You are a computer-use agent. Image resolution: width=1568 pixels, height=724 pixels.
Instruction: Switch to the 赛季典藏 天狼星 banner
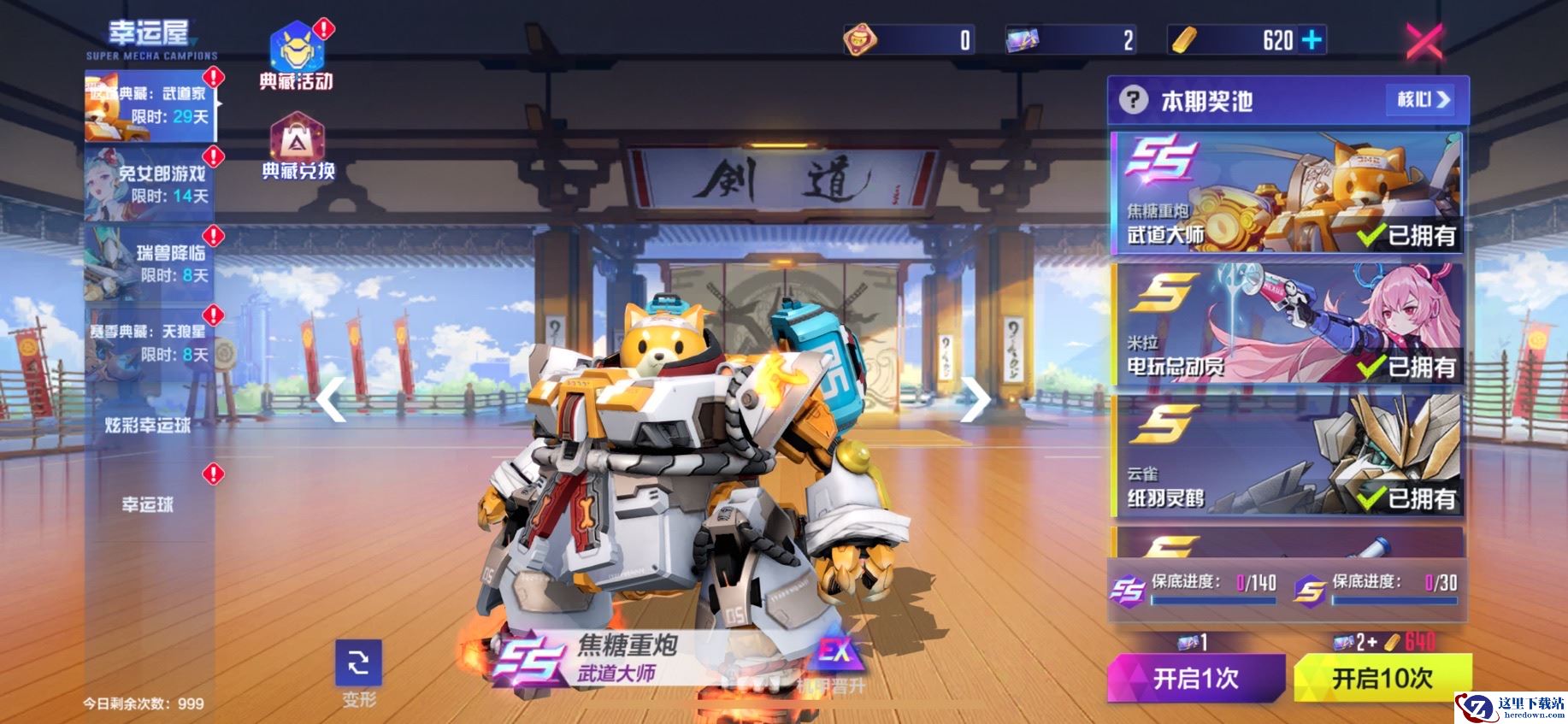coord(150,343)
